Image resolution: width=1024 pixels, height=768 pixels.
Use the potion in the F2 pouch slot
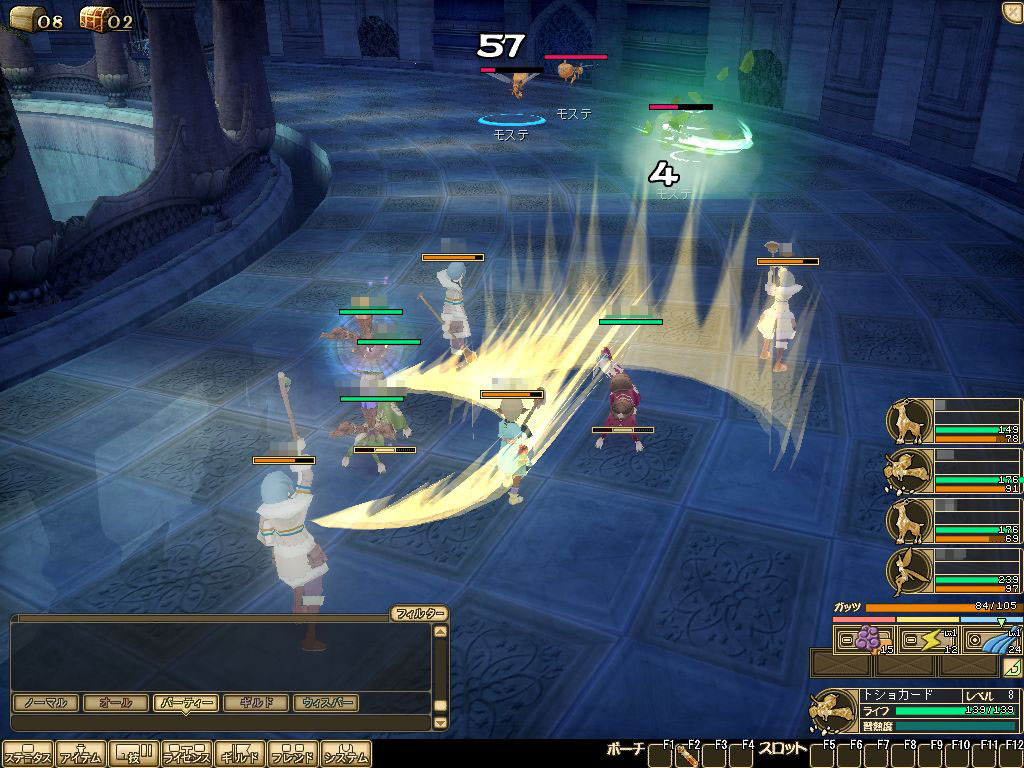pos(687,756)
